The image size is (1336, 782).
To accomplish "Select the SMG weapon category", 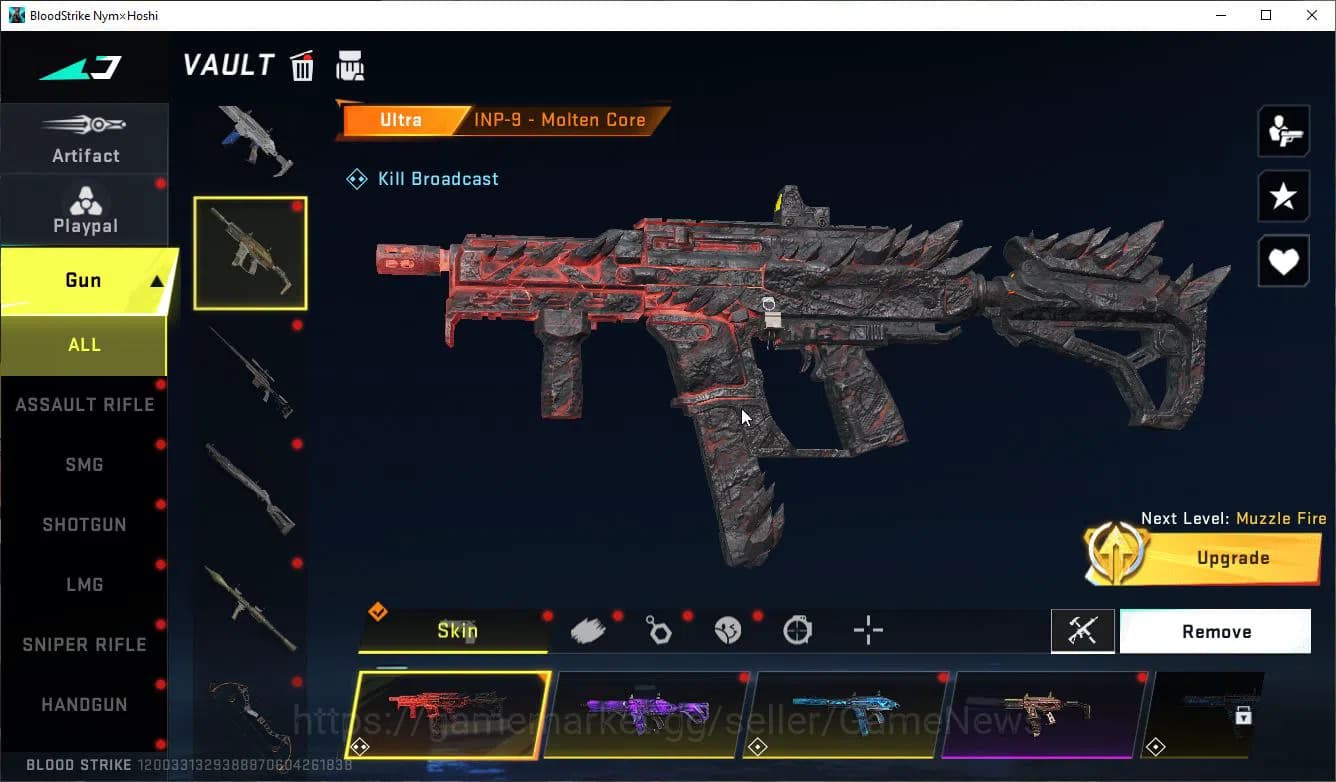I will pyautogui.click(x=84, y=464).
